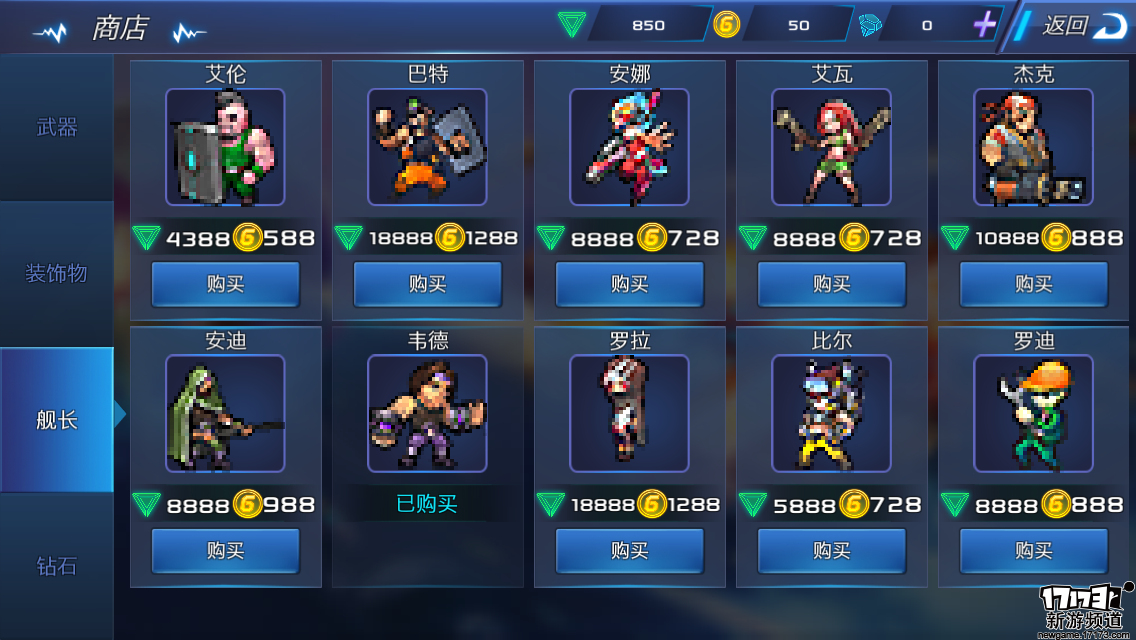Buy captain 艾瓦 using 购买
Image resolution: width=1136 pixels, height=640 pixels.
click(831, 284)
